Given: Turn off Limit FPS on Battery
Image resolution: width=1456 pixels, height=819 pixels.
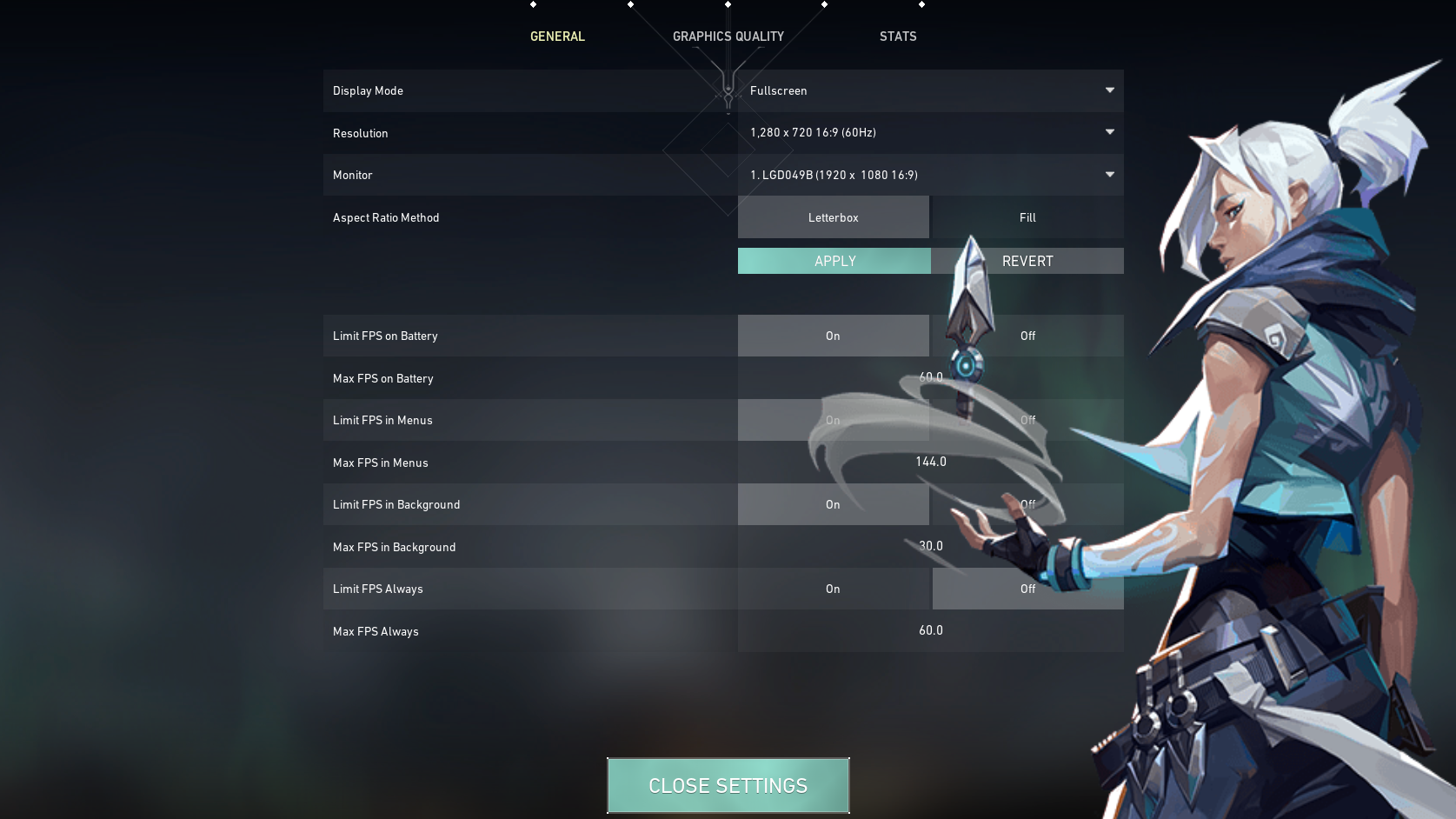Looking at the screenshot, I should click(1027, 336).
